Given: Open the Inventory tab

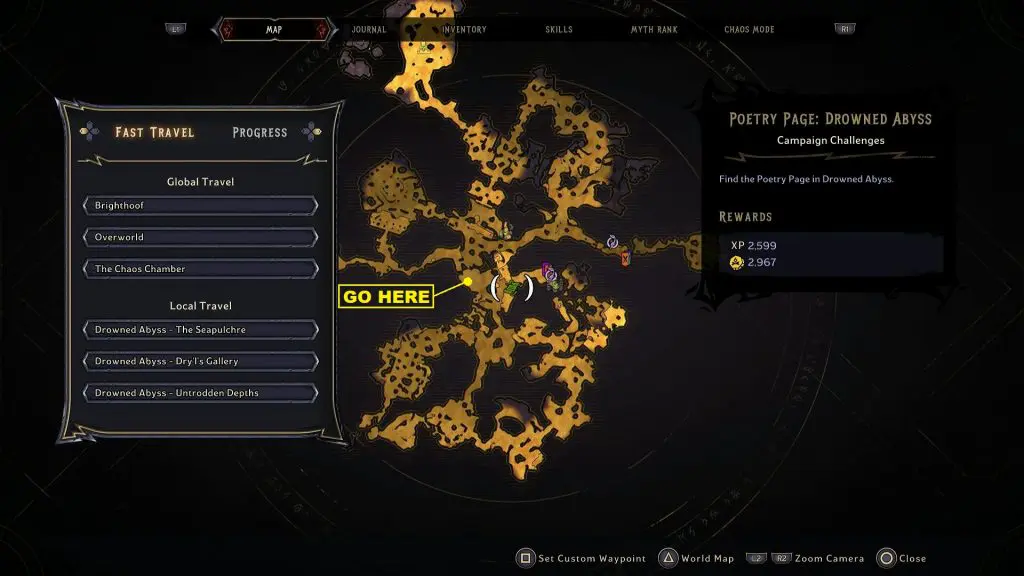Looking at the screenshot, I should (x=464, y=30).
